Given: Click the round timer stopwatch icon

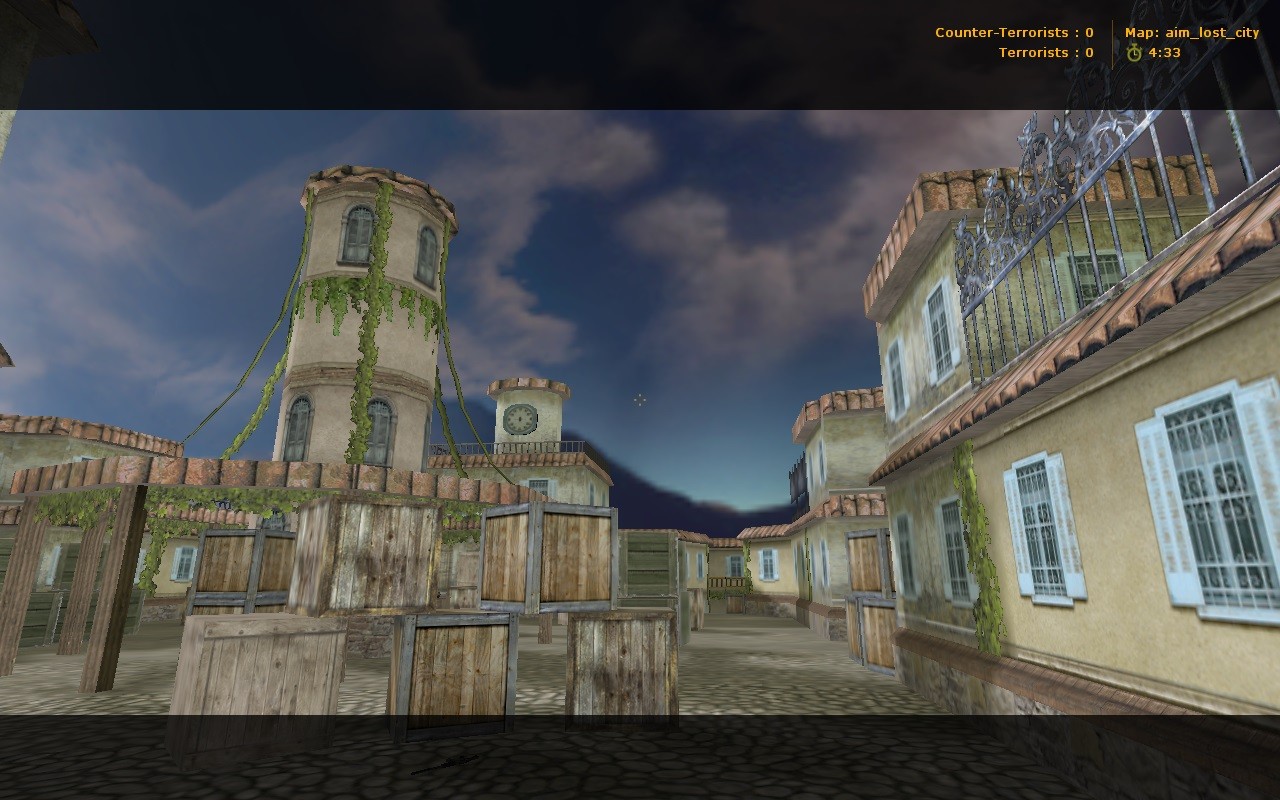Looking at the screenshot, I should click(1134, 51).
